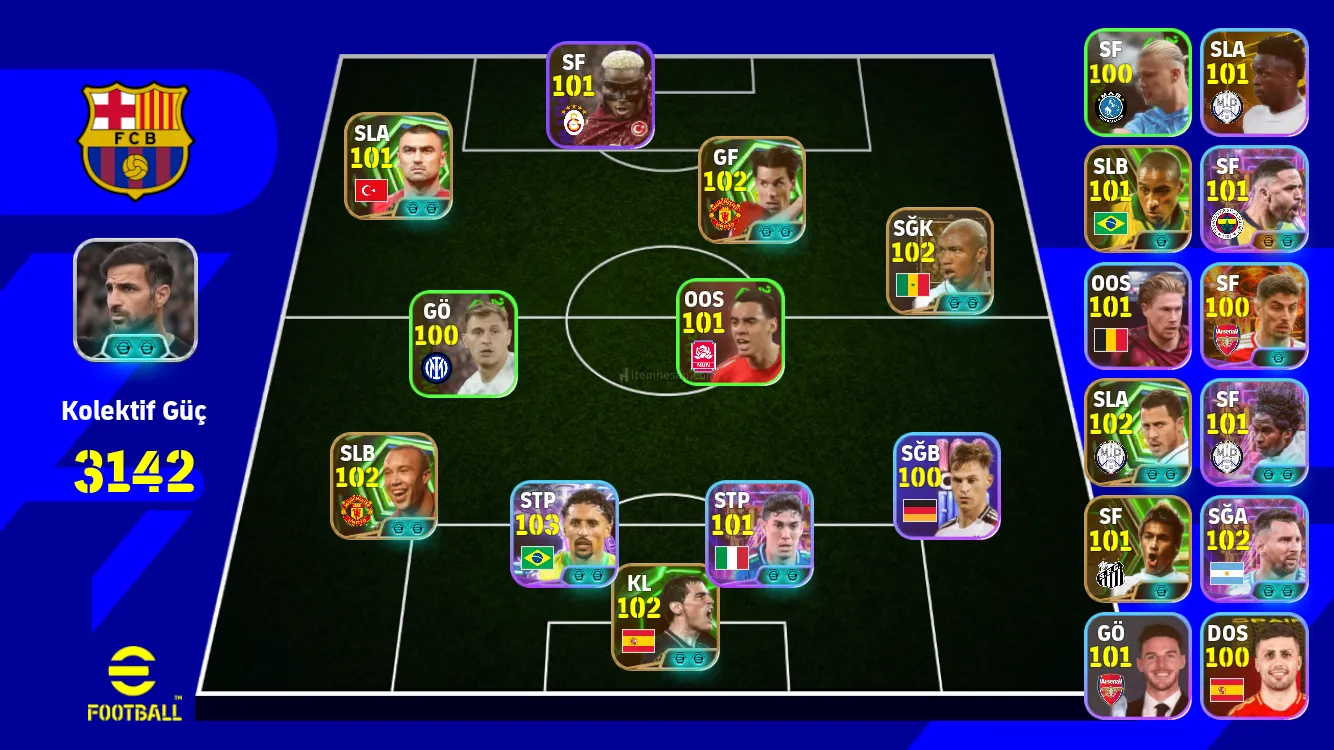Select the SF 100 Manchester City substitute

(1137, 82)
